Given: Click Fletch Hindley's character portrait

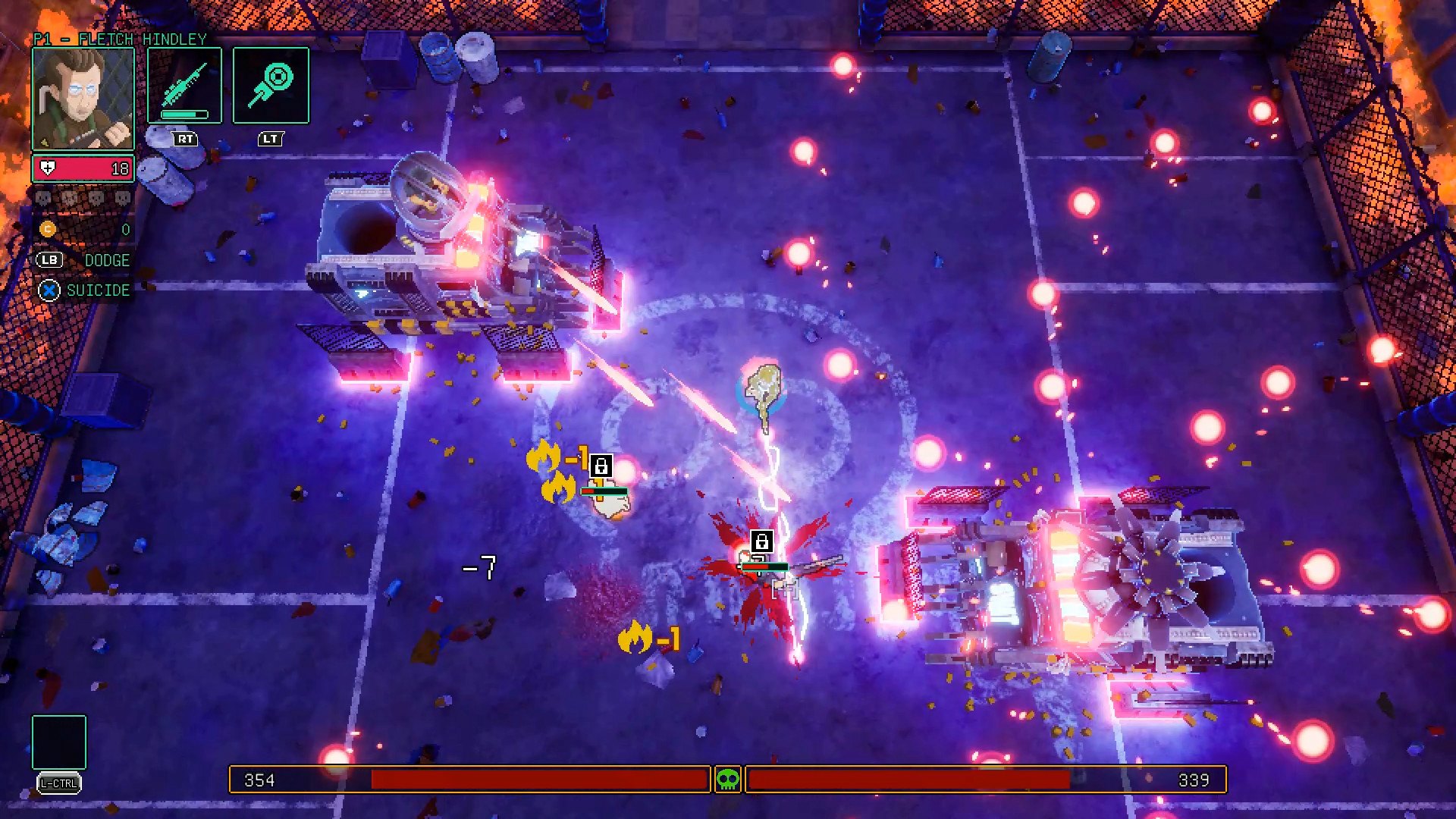Looking at the screenshot, I should 83,99.
